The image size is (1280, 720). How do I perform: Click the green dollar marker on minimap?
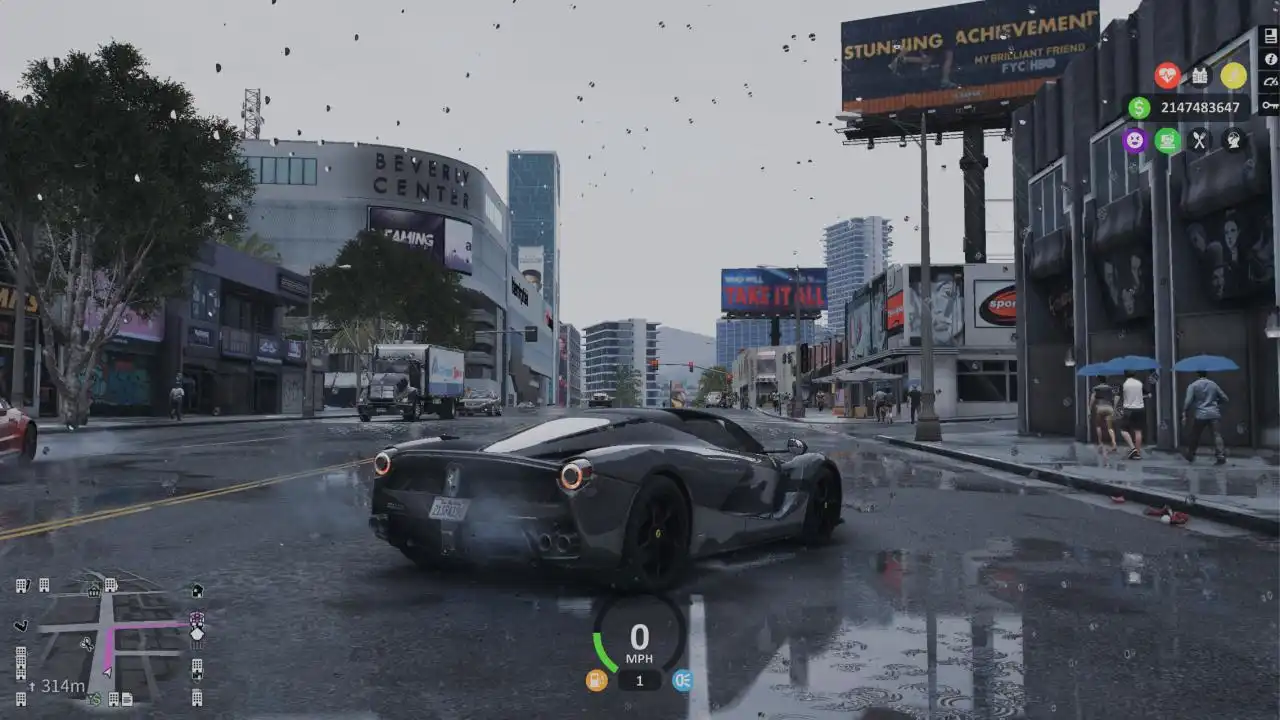(94, 698)
